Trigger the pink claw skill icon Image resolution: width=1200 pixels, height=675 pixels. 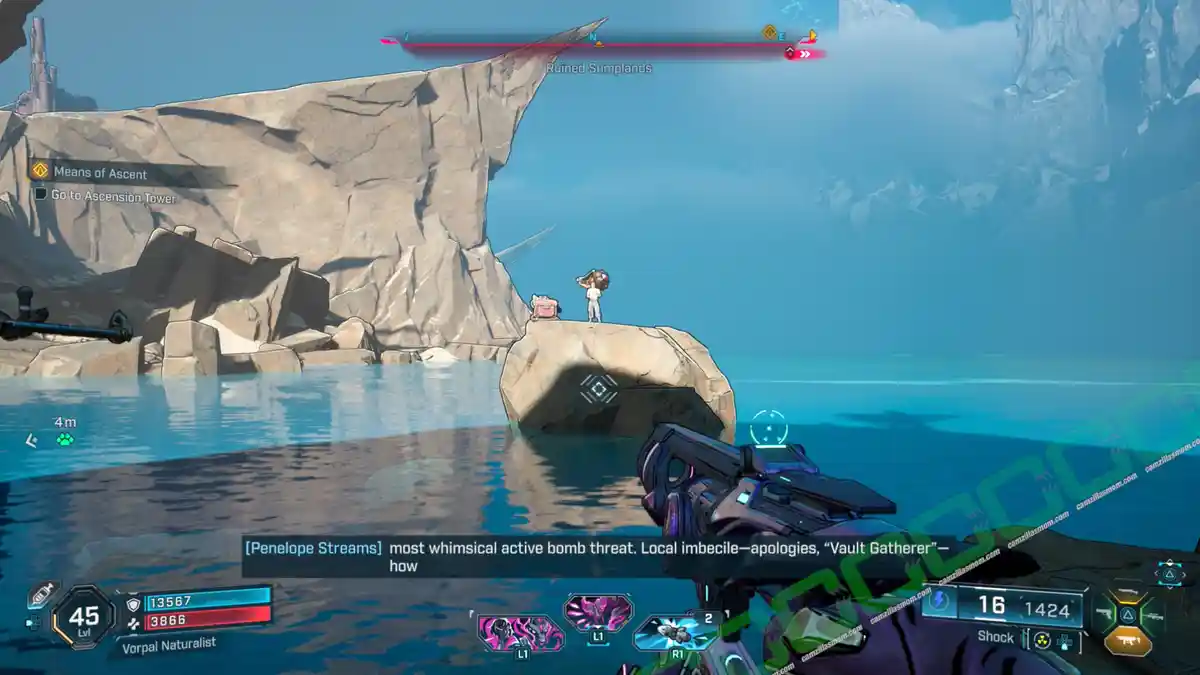598,611
